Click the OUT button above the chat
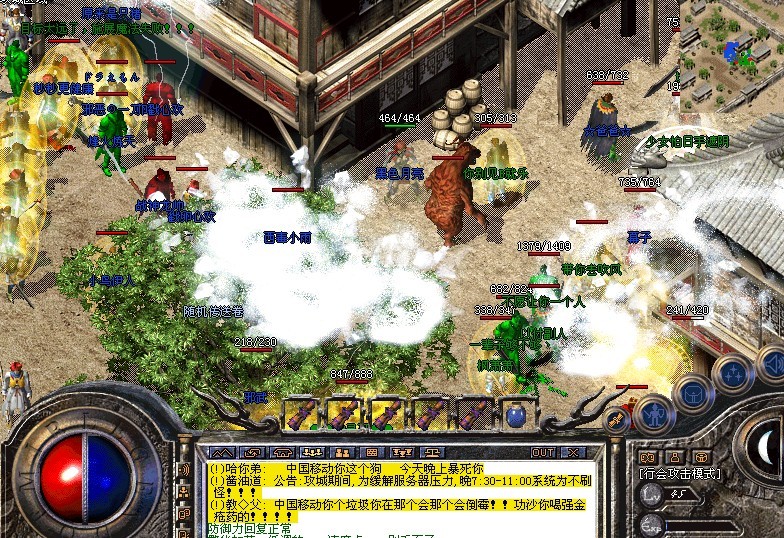This screenshot has height=538, width=784. [x=543, y=452]
